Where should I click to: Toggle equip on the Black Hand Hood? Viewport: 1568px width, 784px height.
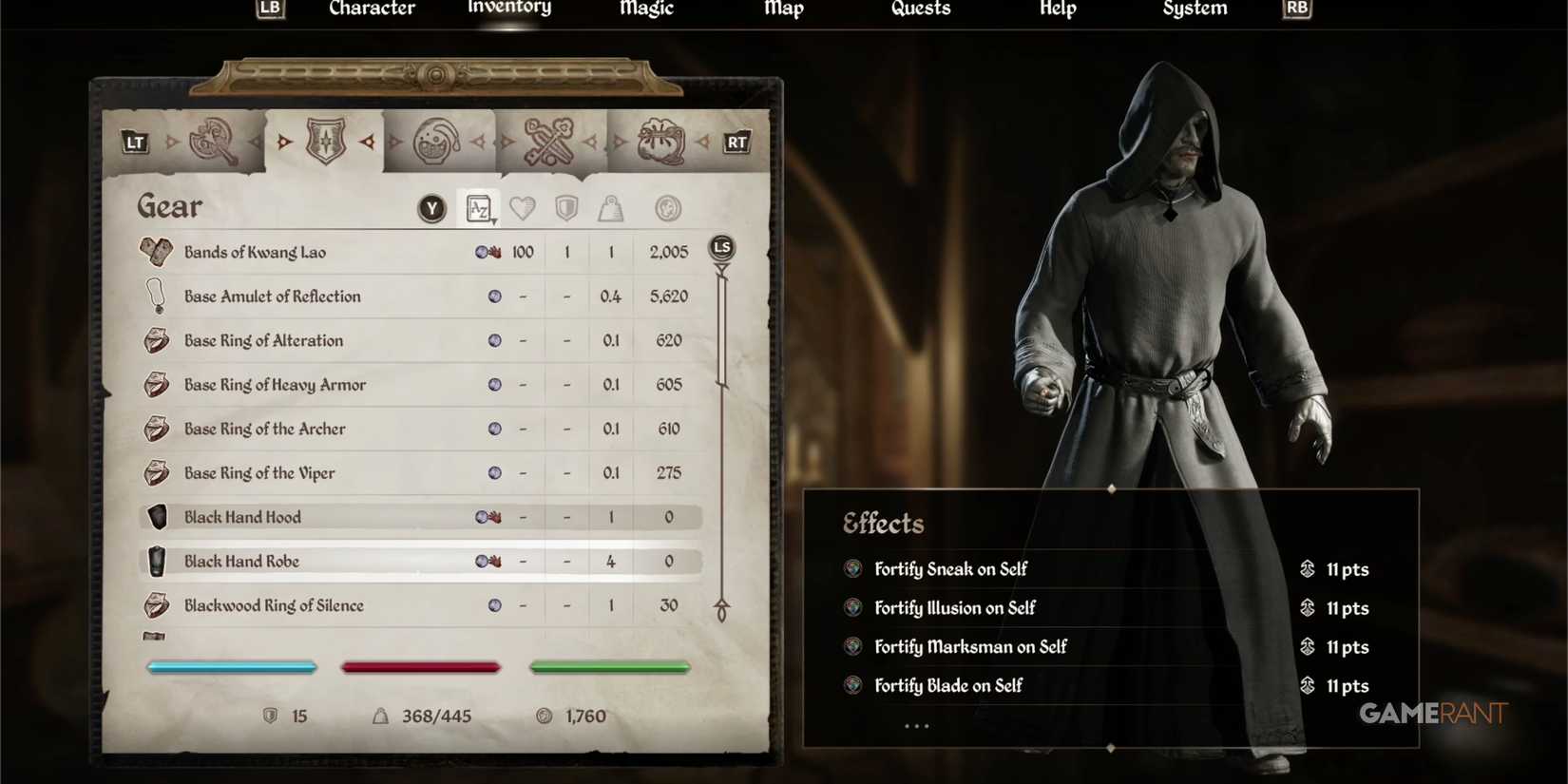242,517
